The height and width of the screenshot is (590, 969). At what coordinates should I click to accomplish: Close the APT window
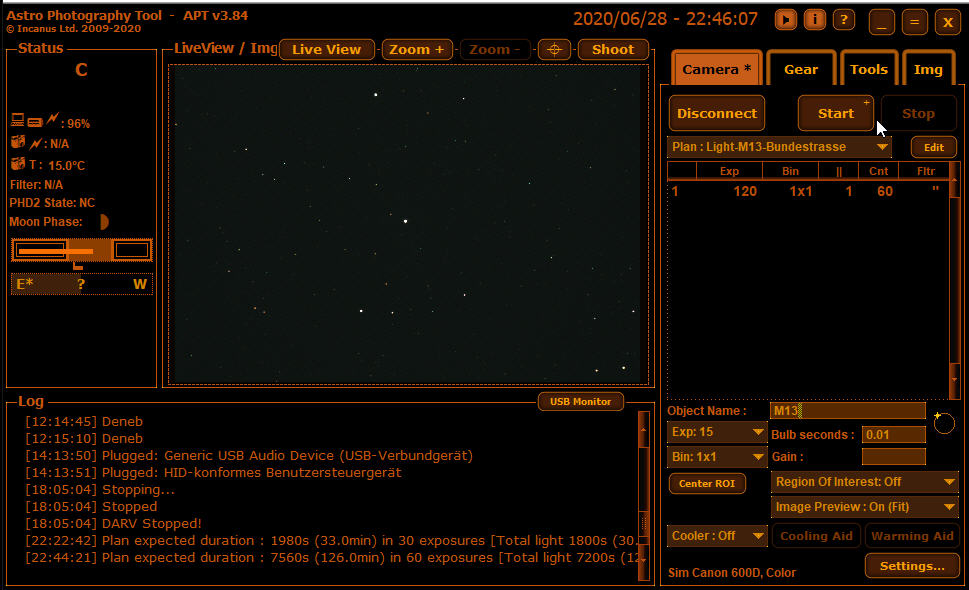tap(946, 22)
